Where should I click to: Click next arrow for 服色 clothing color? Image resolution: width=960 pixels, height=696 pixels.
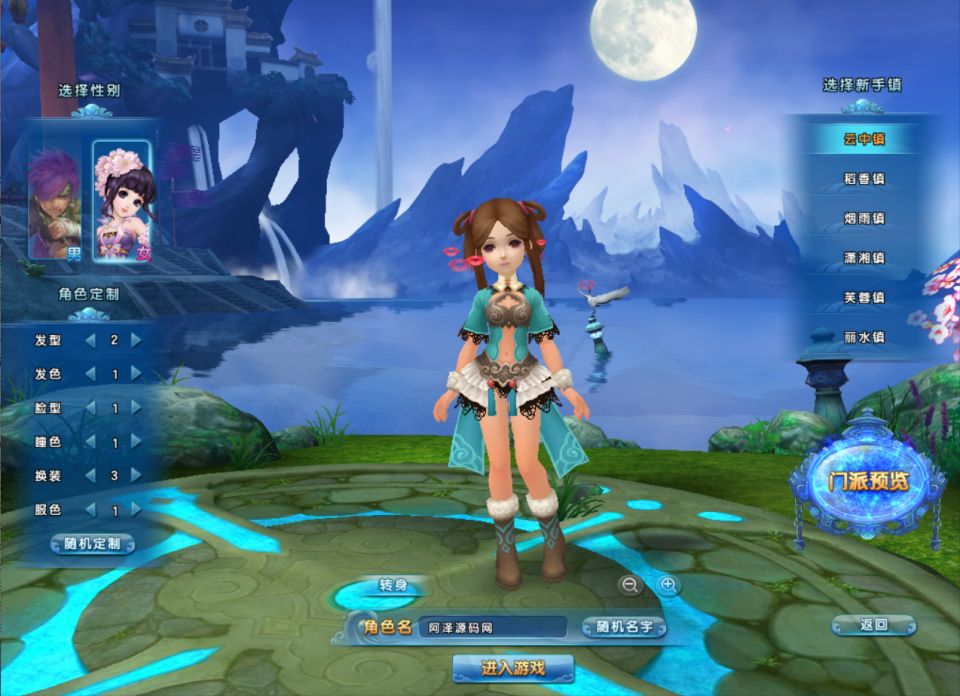[136, 510]
